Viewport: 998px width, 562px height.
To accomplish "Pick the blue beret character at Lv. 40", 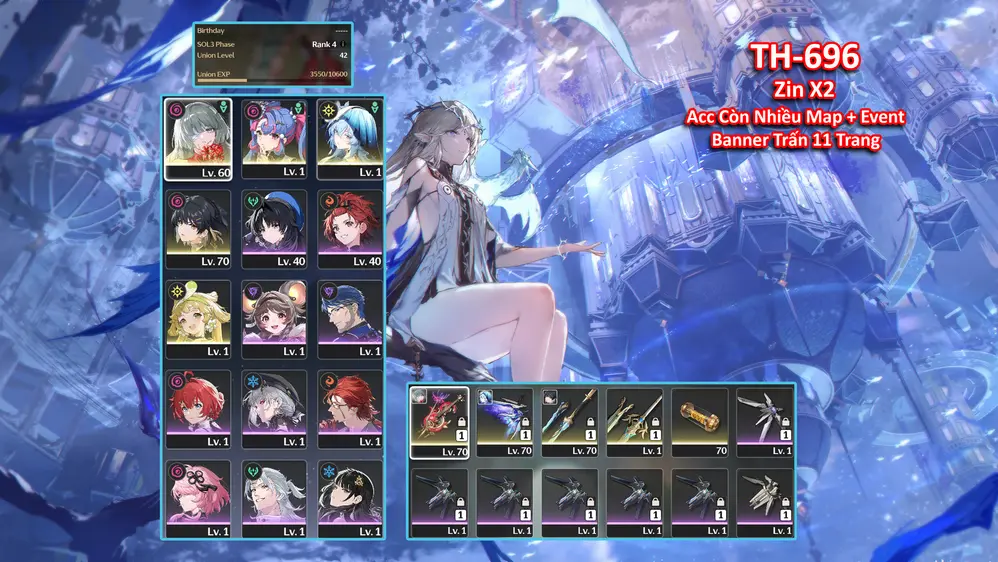I will pyautogui.click(x=273, y=228).
